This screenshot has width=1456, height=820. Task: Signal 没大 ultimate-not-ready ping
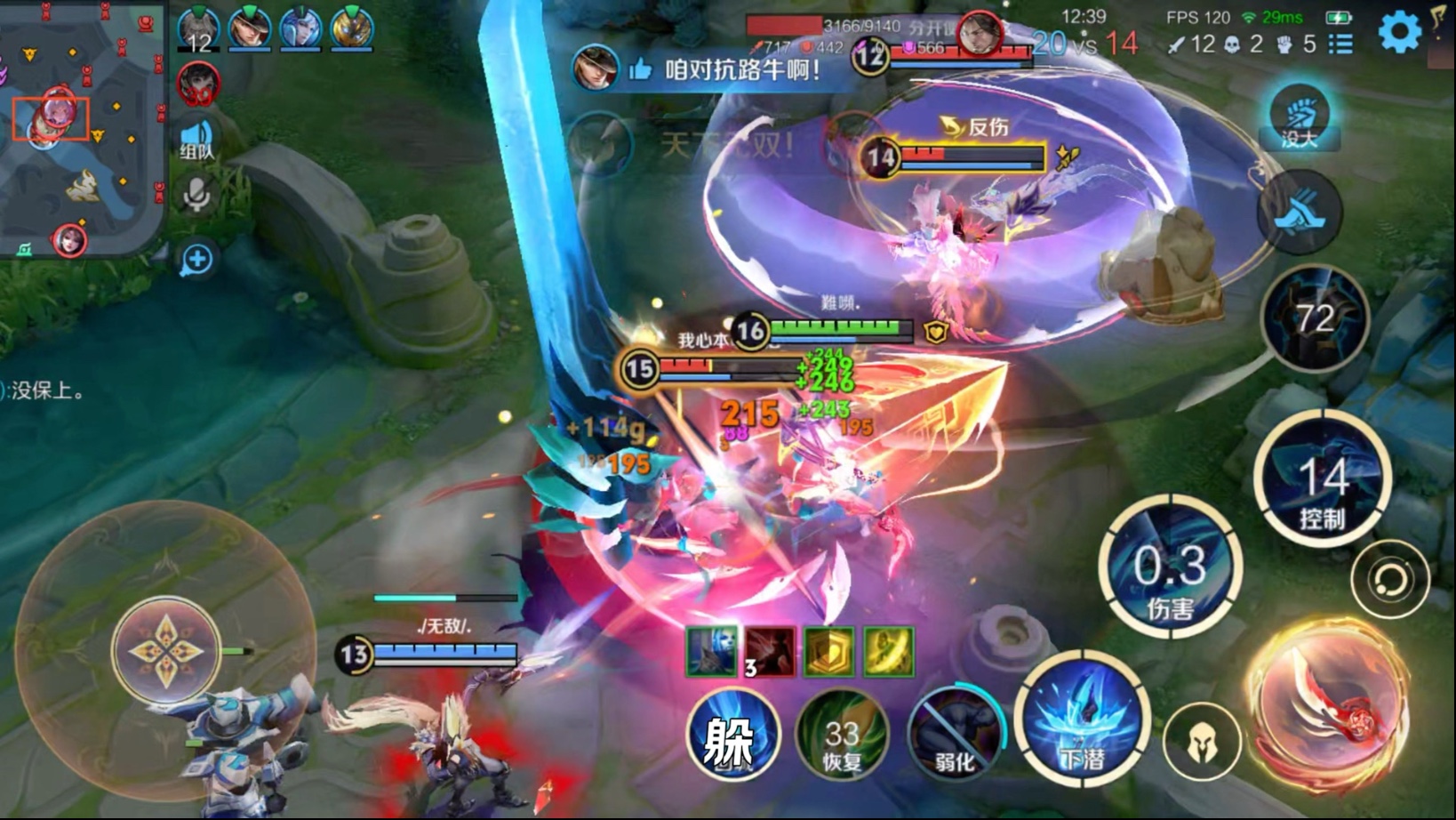tap(1299, 117)
